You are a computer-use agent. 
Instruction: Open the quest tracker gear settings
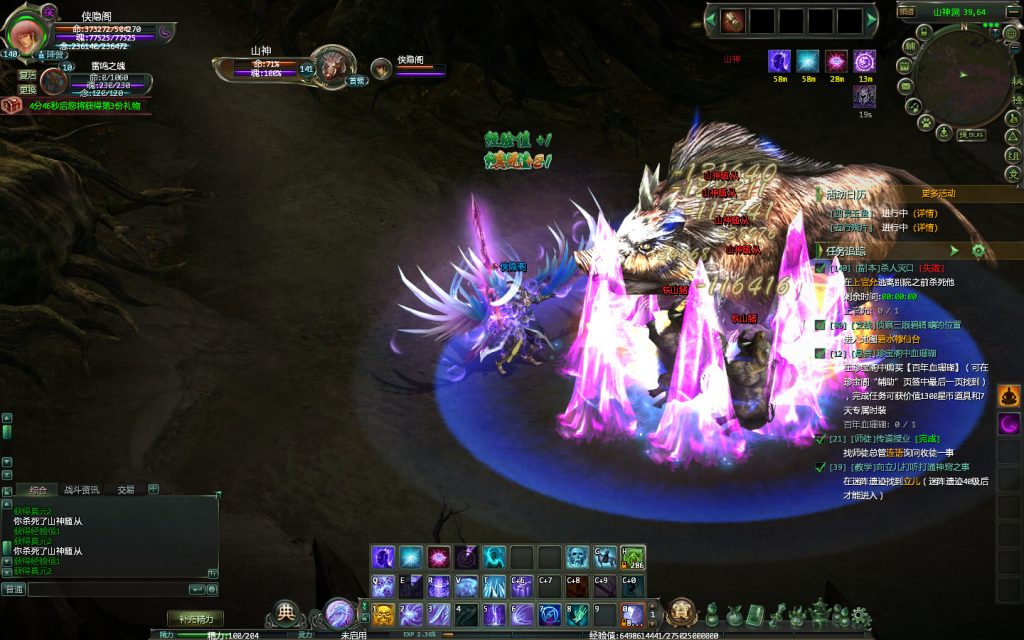978,250
